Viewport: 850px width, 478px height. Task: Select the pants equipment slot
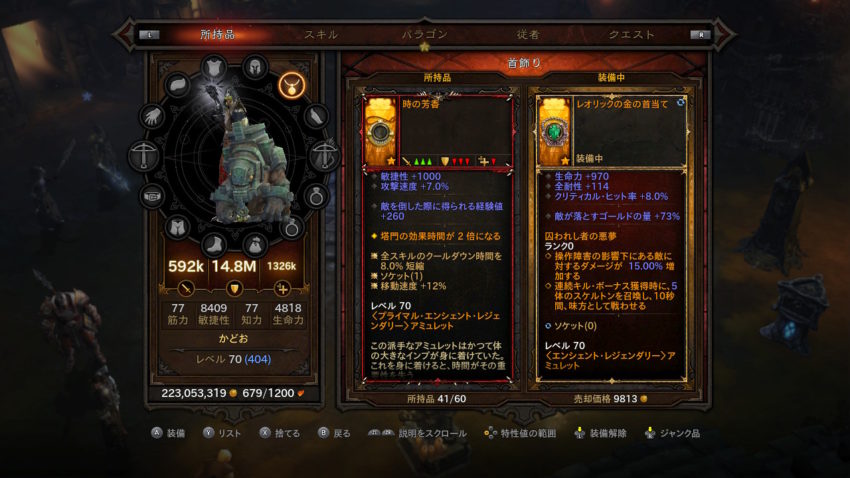click(177, 228)
